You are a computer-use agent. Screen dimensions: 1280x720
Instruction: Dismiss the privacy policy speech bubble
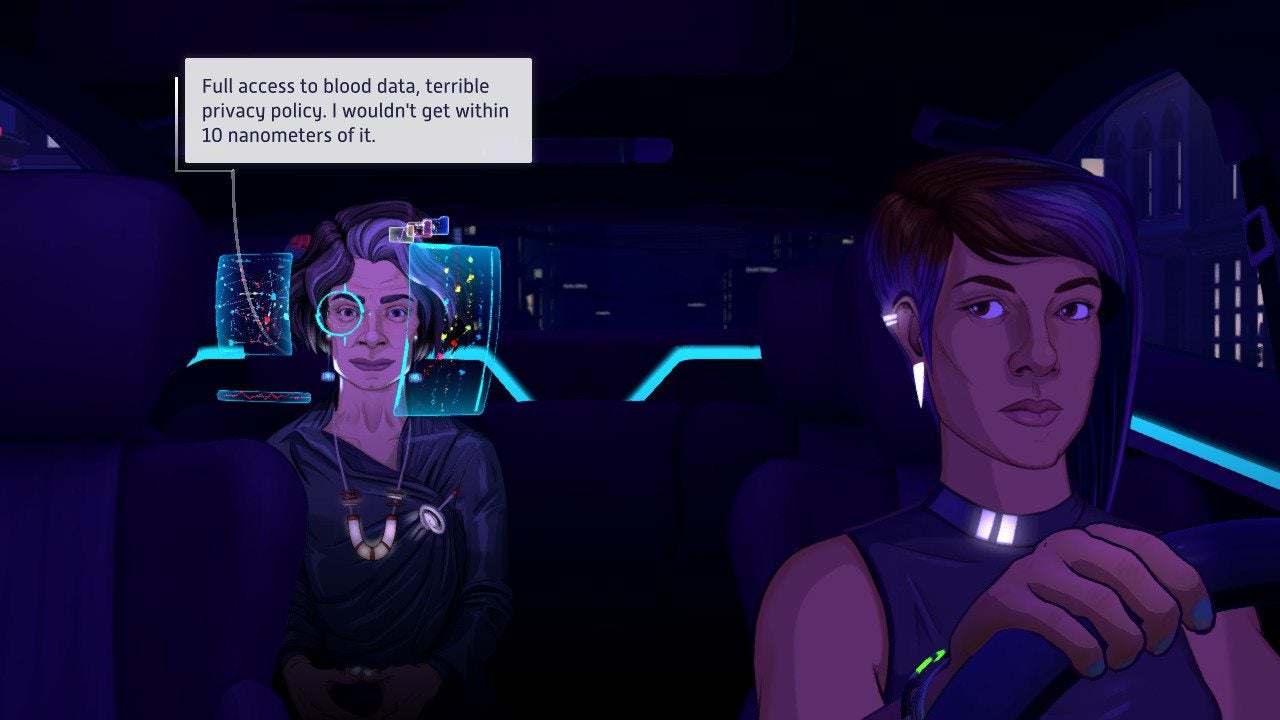(356, 110)
